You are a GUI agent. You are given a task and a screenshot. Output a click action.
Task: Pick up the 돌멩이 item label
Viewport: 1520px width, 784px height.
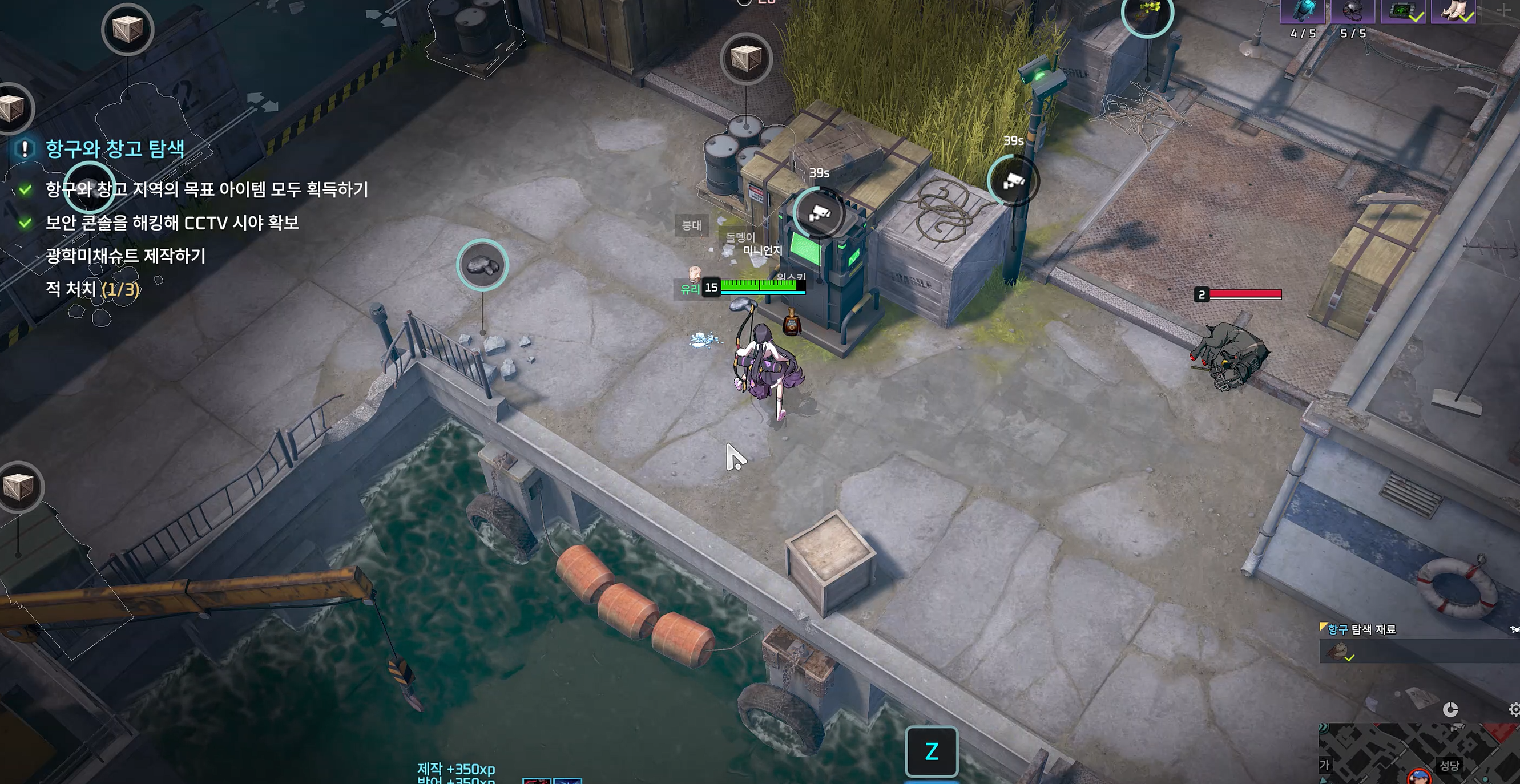point(739,237)
